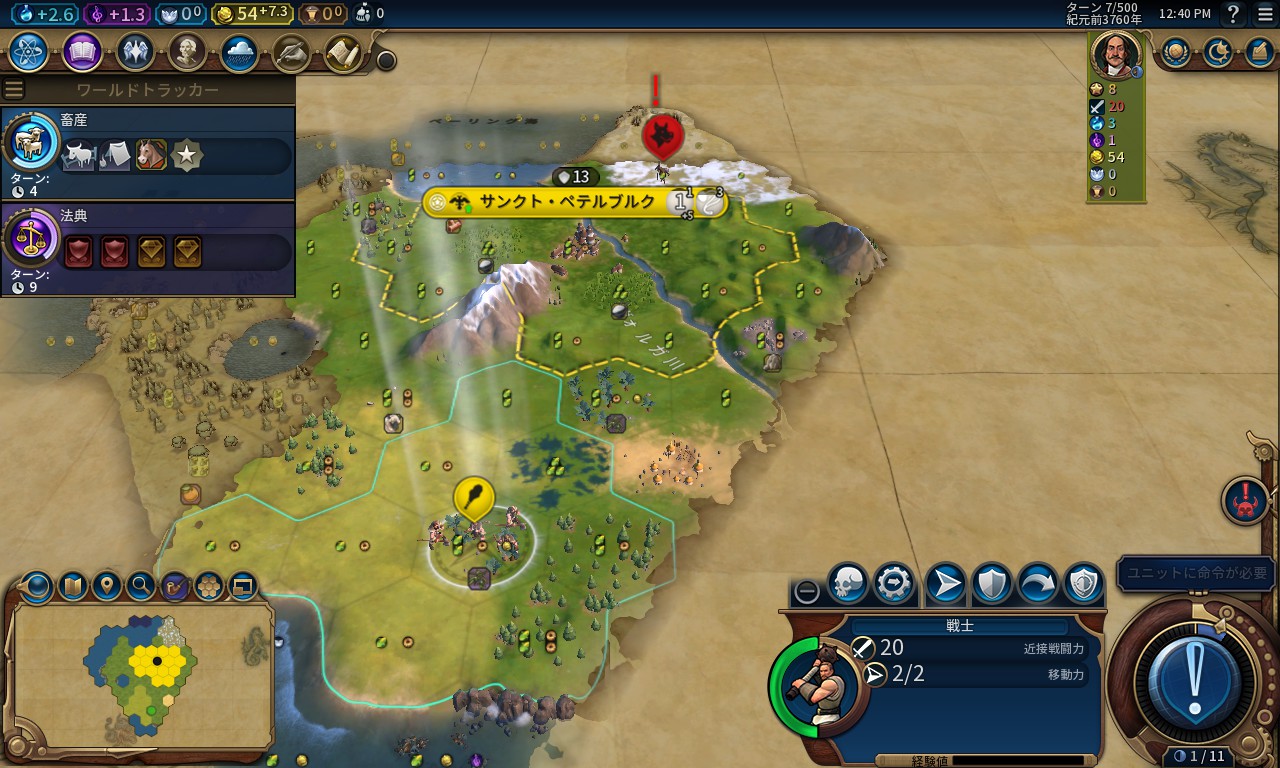Choose the move-to arrow unit command
Screen dimensions: 1280x768
(x=945, y=584)
